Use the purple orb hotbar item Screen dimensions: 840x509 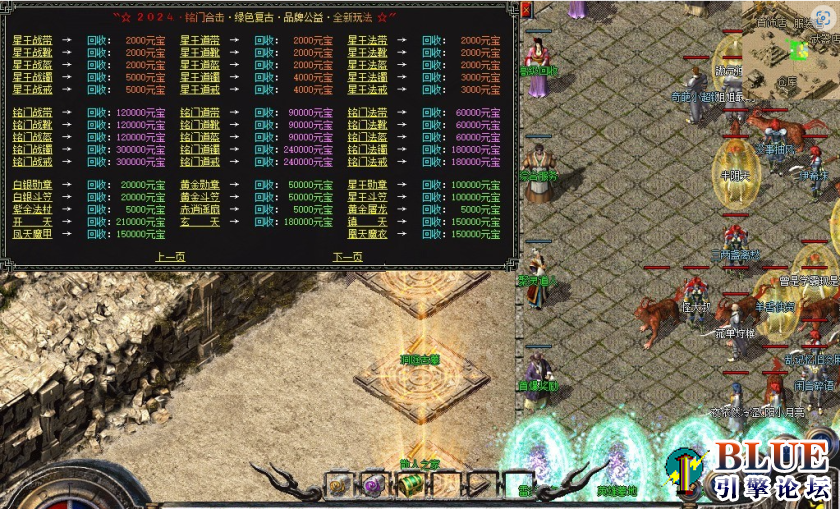pyautogui.click(x=372, y=486)
